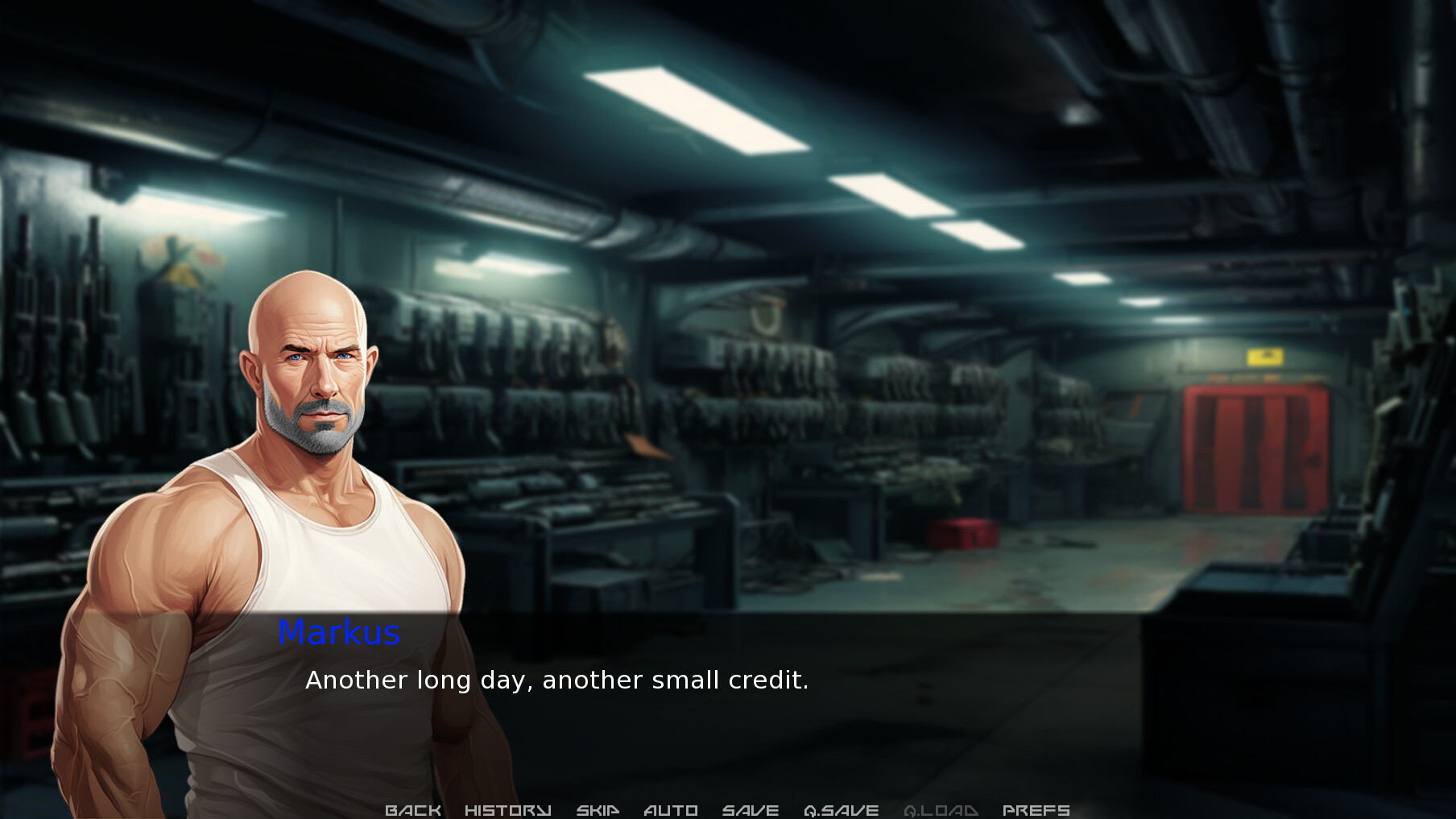Open the SAVE game screen

pos(751,809)
